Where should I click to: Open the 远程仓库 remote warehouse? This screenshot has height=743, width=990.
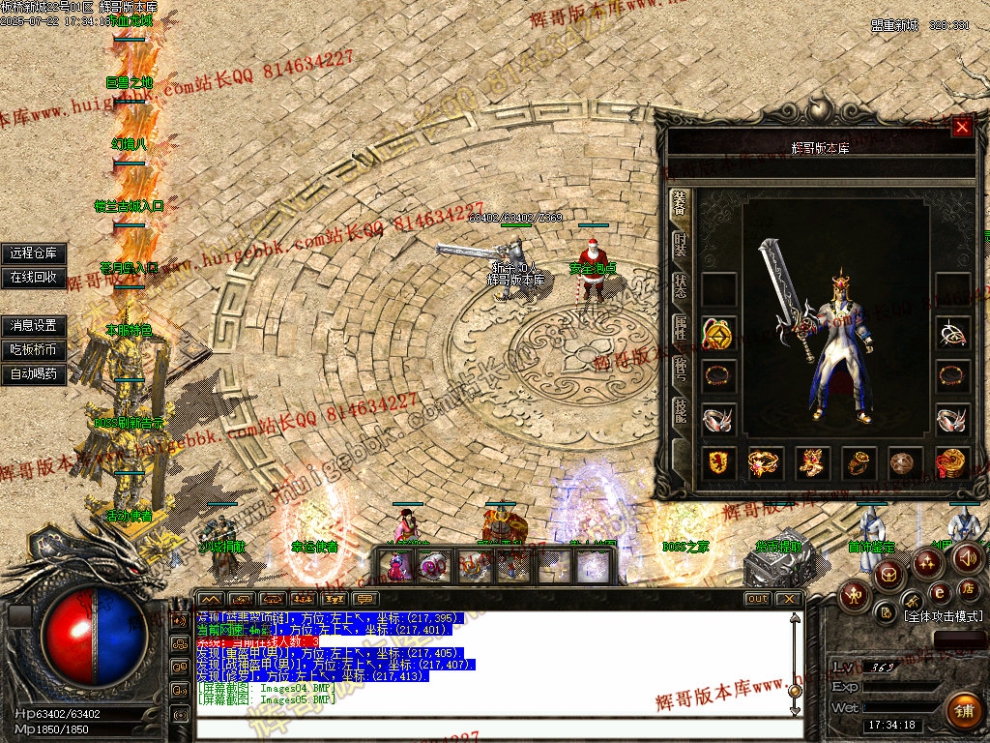[34, 254]
